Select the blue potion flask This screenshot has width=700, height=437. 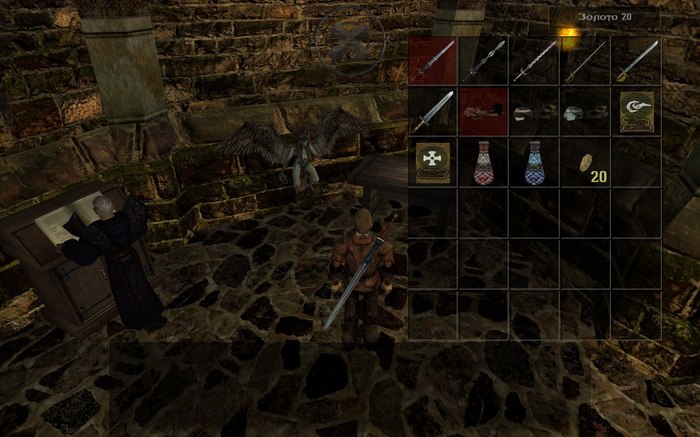[535, 162]
